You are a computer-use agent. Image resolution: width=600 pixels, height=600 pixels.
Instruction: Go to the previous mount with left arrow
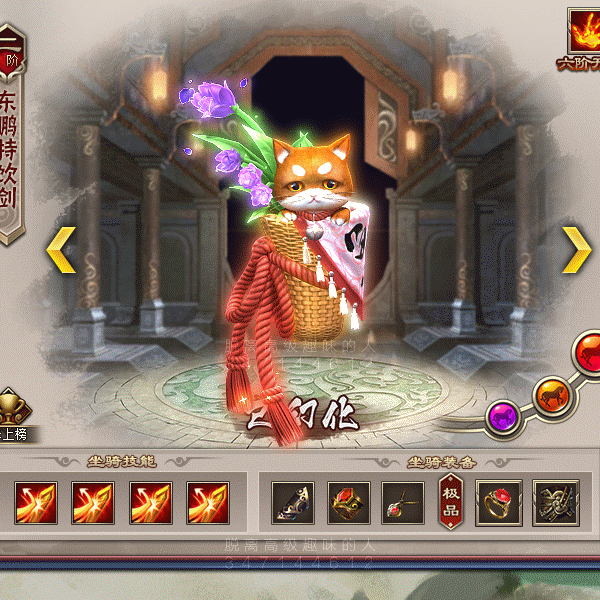(x=61, y=250)
